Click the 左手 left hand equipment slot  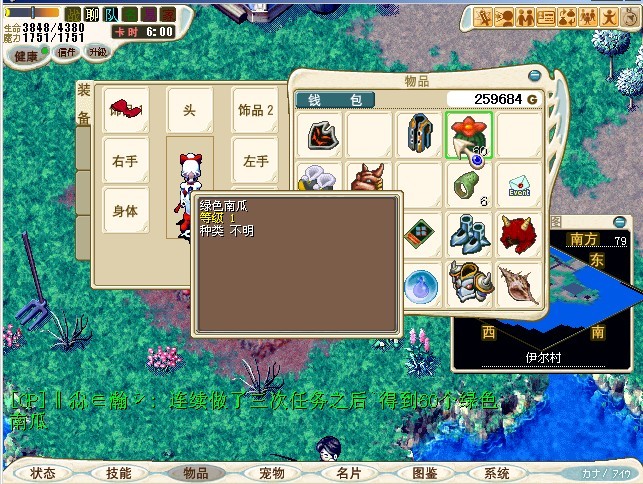tap(255, 160)
